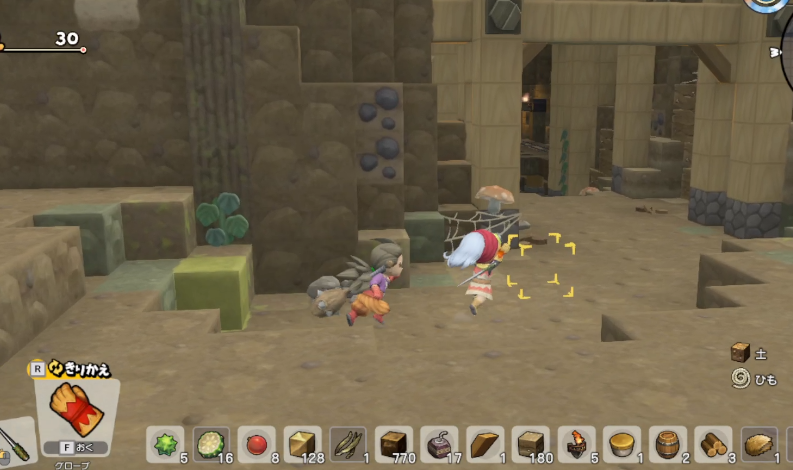Select the bomb-like item slot with 17

point(440,445)
